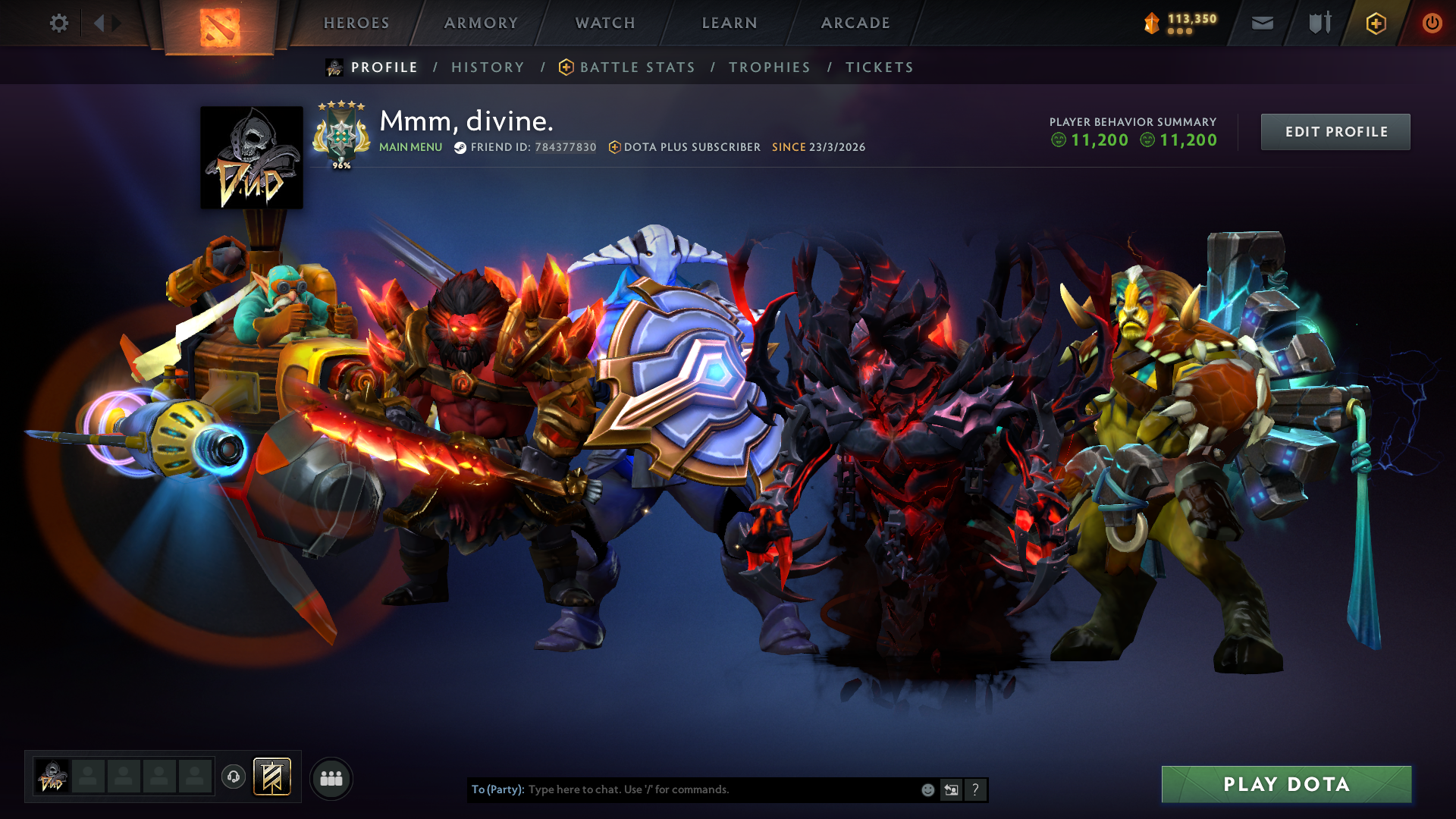
Task: Open the settings gear menu
Action: (58, 23)
